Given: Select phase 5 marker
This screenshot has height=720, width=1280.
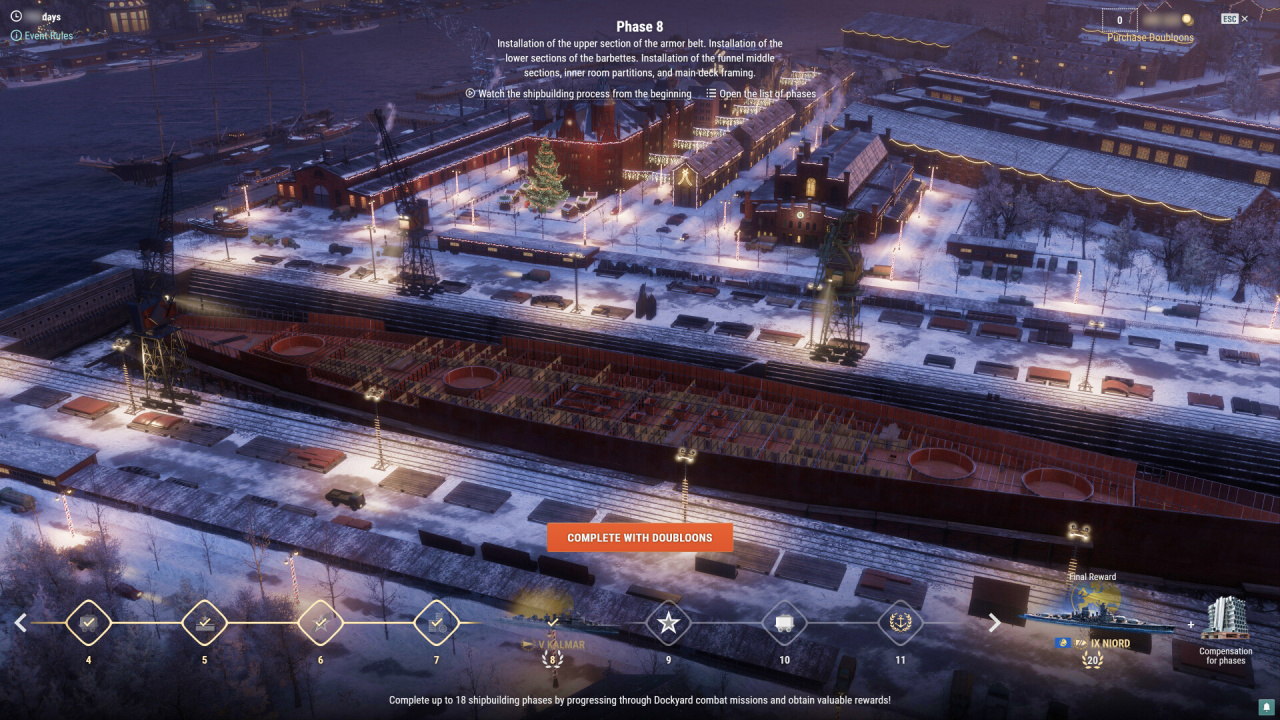Looking at the screenshot, I should coord(204,623).
